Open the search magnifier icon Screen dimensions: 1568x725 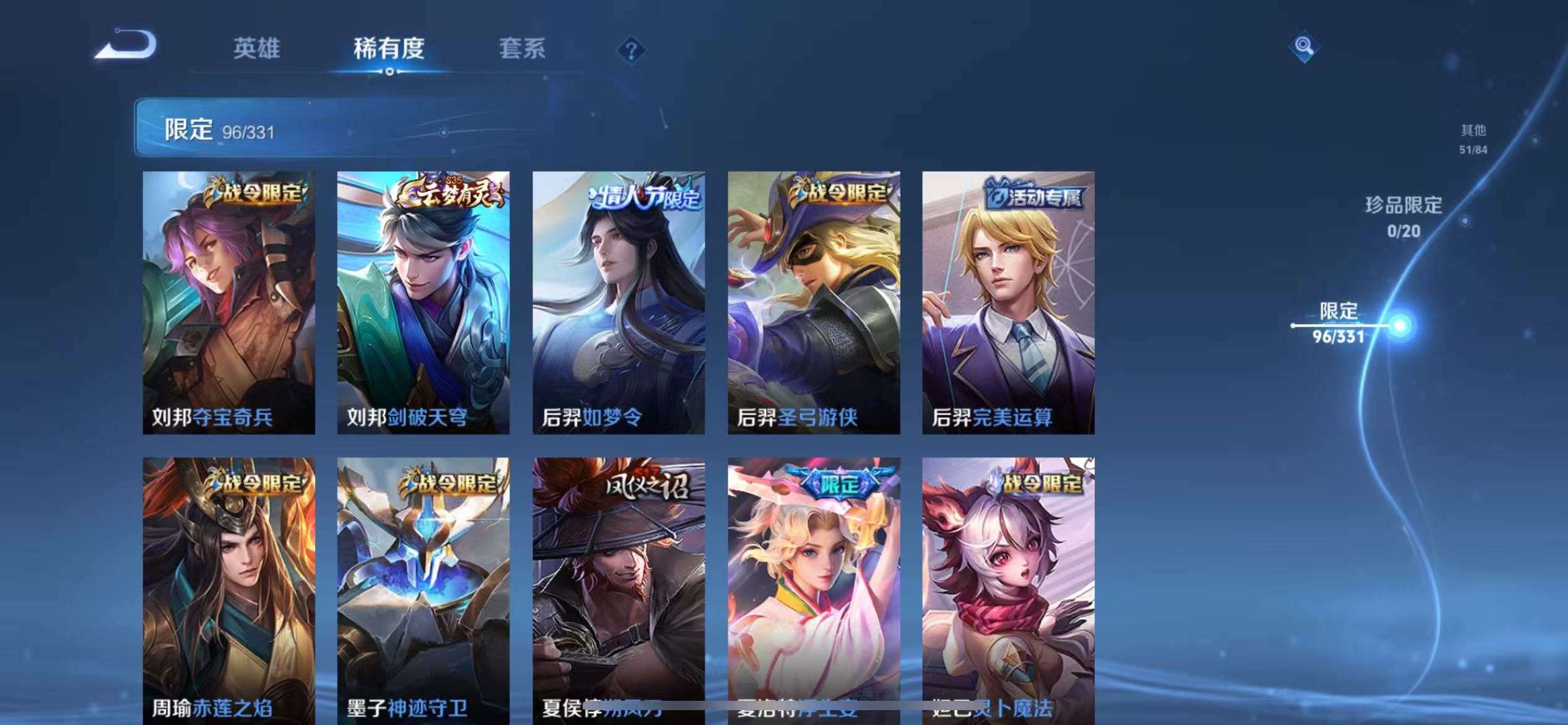1303,46
